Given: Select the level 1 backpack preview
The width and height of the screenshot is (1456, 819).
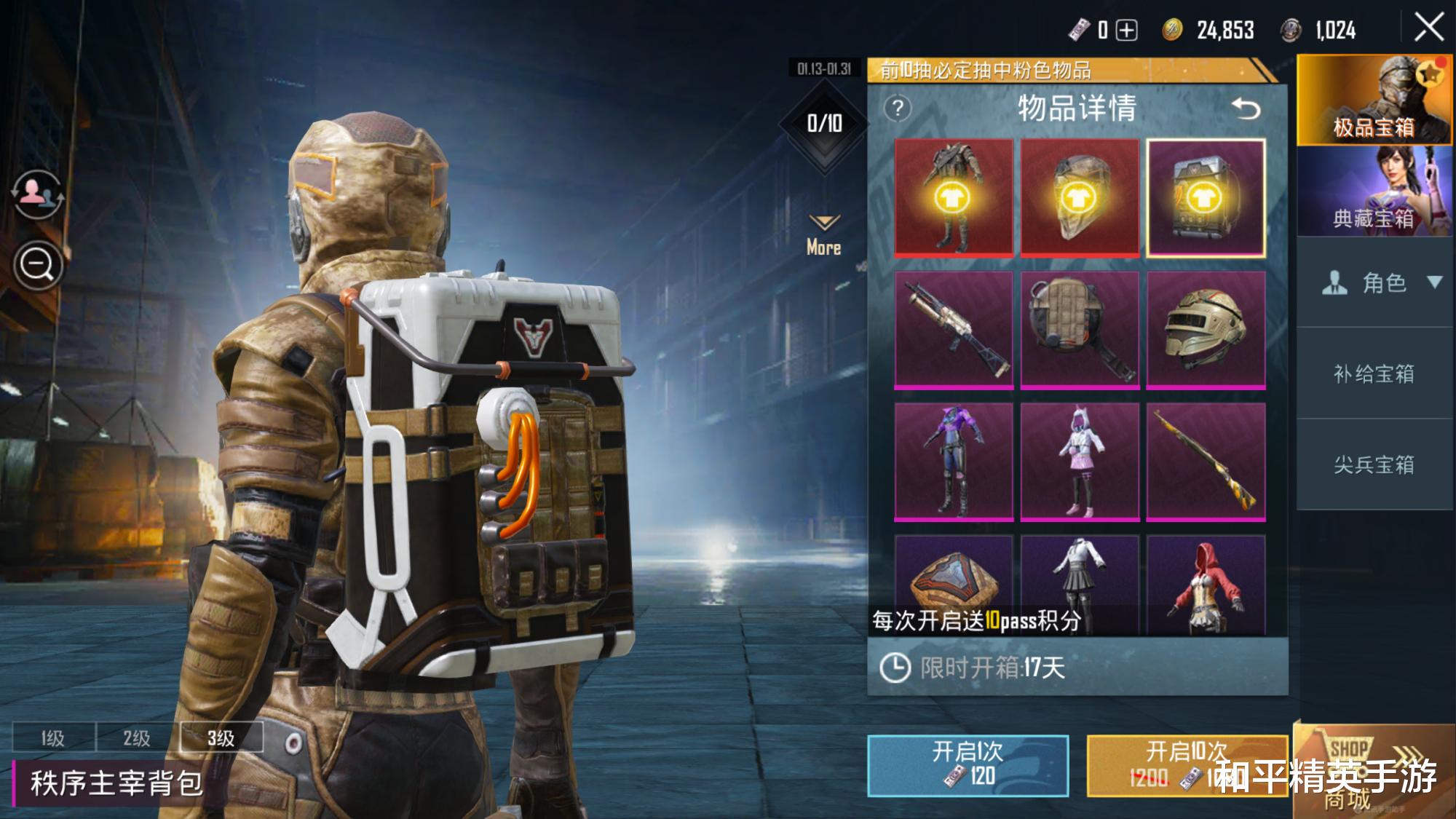Looking at the screenshot, I should pyautogui.click(x=53, y=738).
